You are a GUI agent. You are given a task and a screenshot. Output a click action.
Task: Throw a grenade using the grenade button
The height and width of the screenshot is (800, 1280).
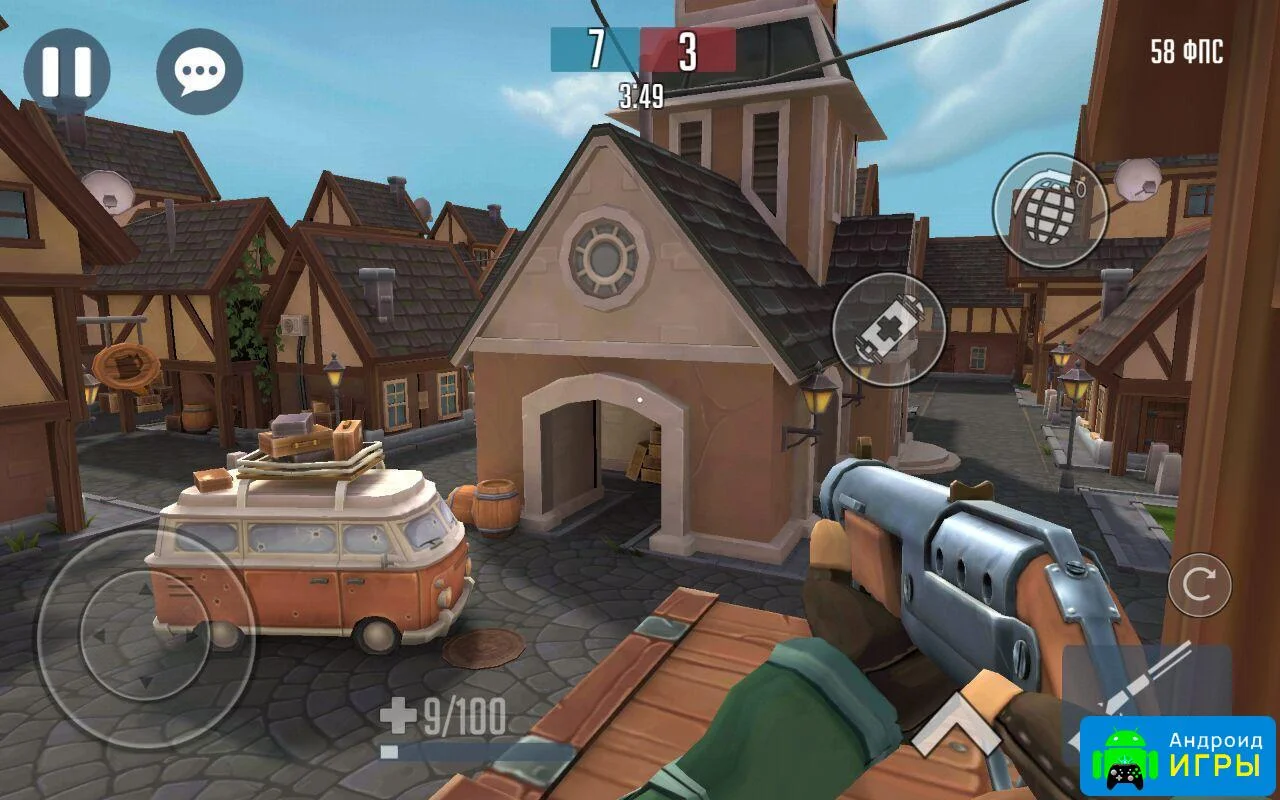point(1049,210)
